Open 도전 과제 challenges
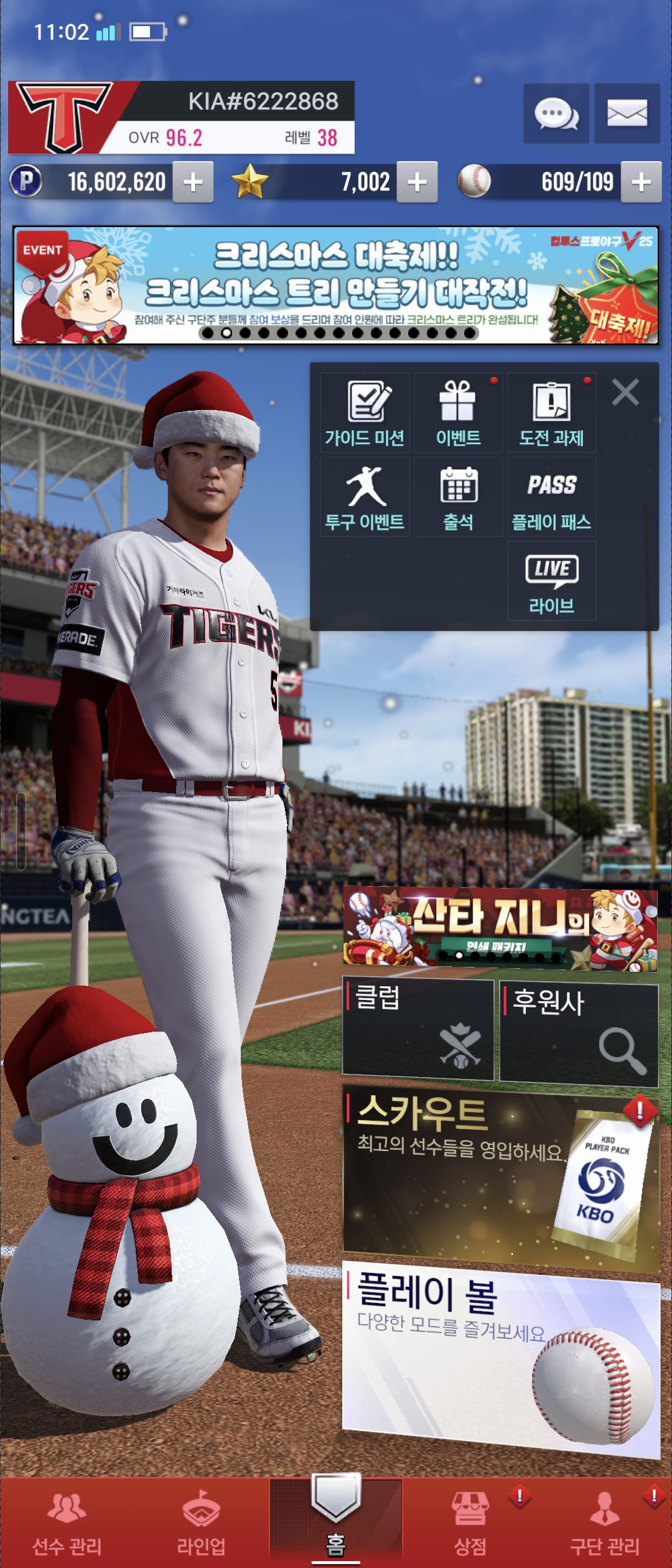The image size is (672, 1568). click(x=551, y=413)
